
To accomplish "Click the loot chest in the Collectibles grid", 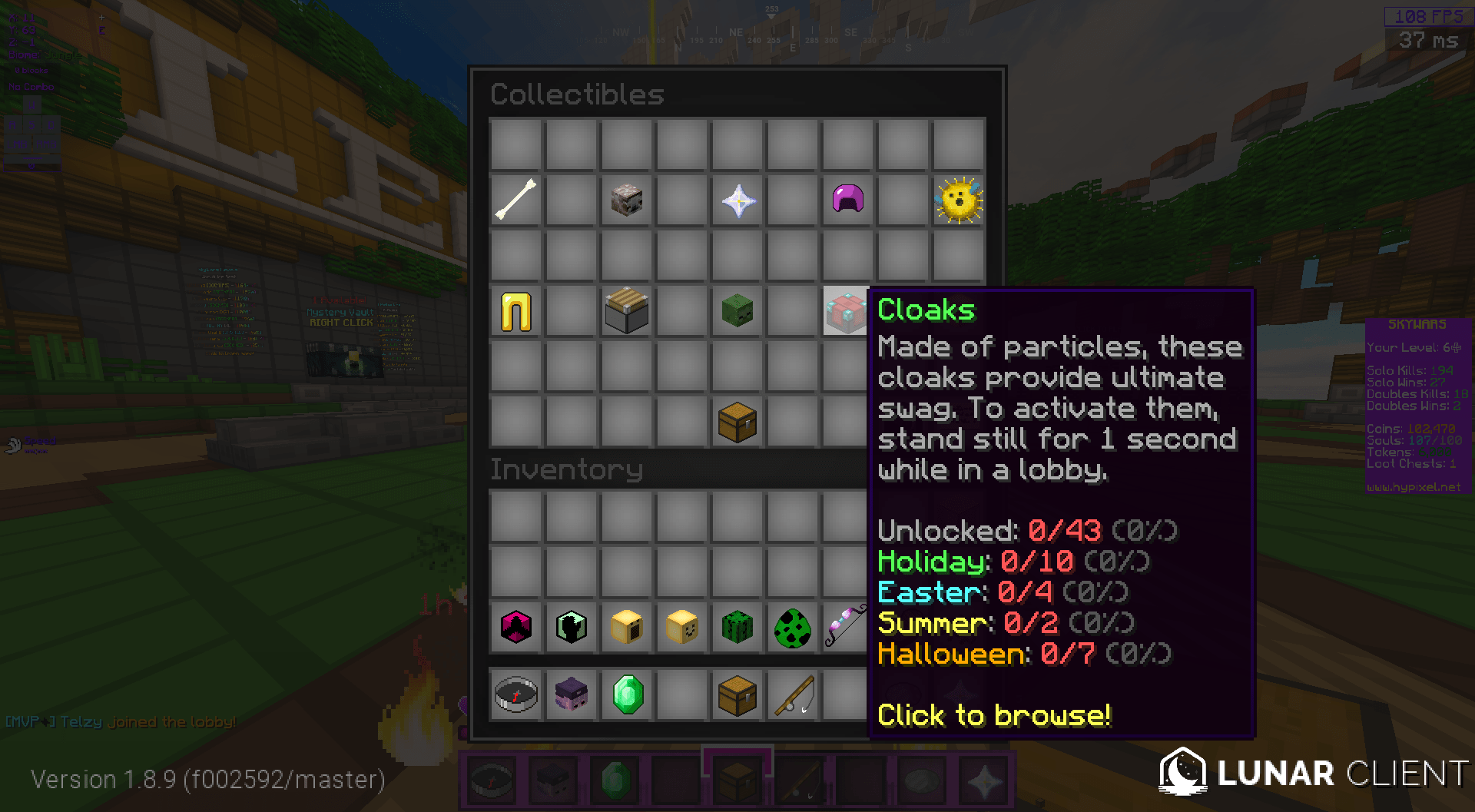I will pyautogui.click(x=737, y=421).
